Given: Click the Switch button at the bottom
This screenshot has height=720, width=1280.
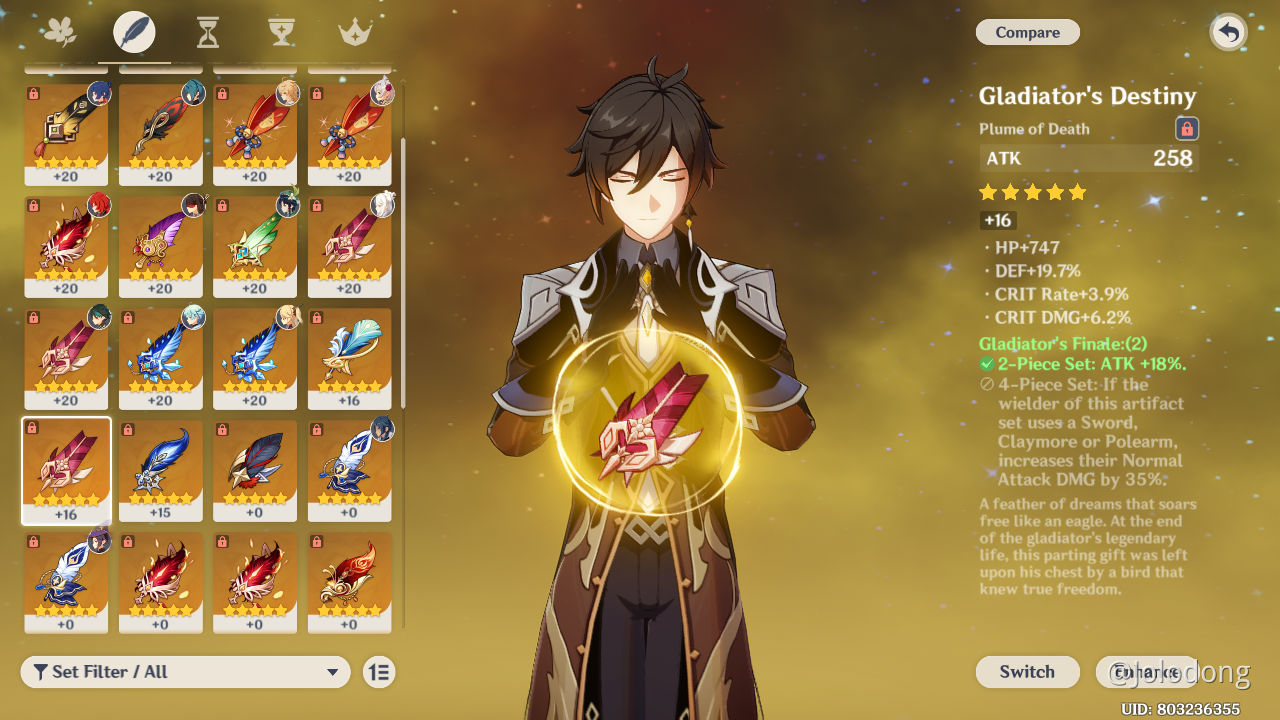Looking at the screenshot, I should (x=1027, y=672).
